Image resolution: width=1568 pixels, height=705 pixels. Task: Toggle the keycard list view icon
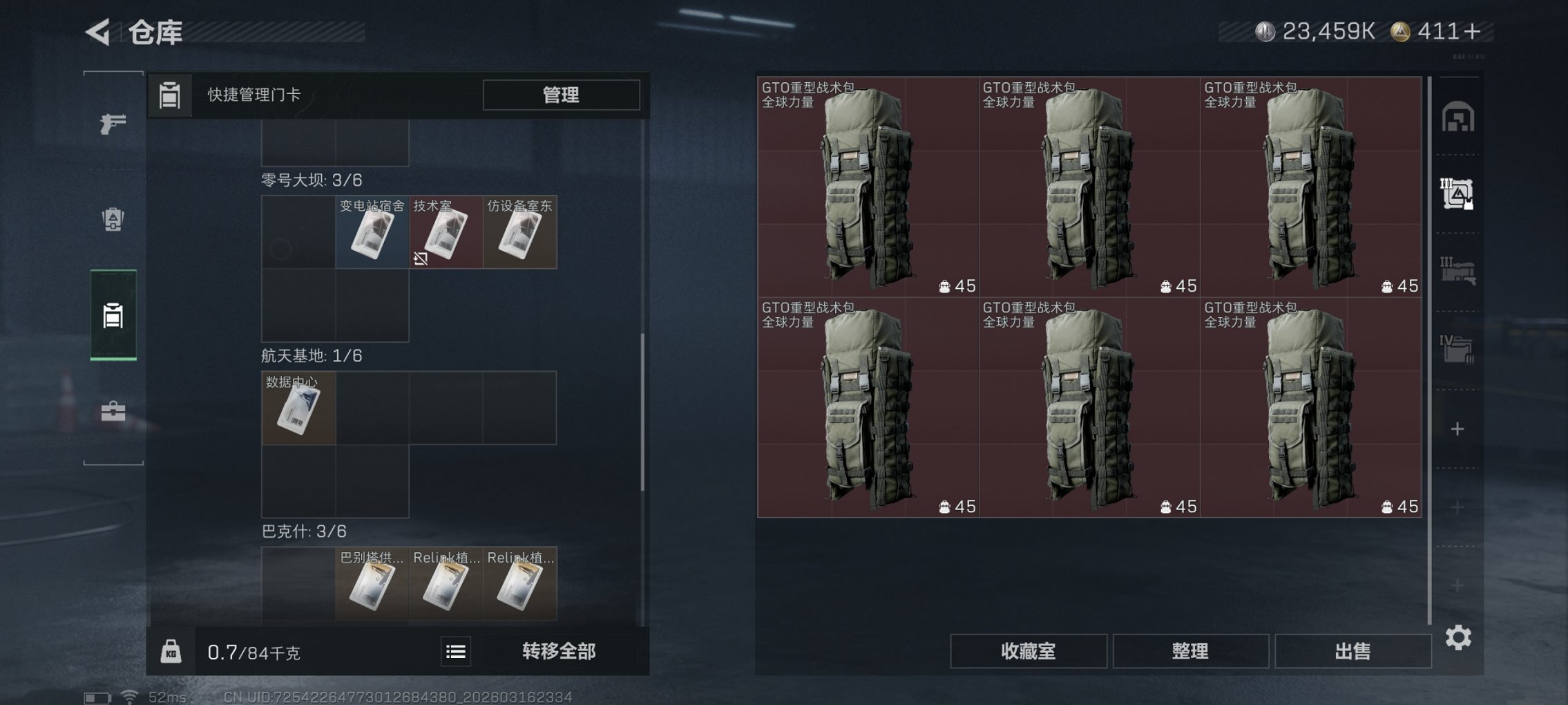[456, 650]
